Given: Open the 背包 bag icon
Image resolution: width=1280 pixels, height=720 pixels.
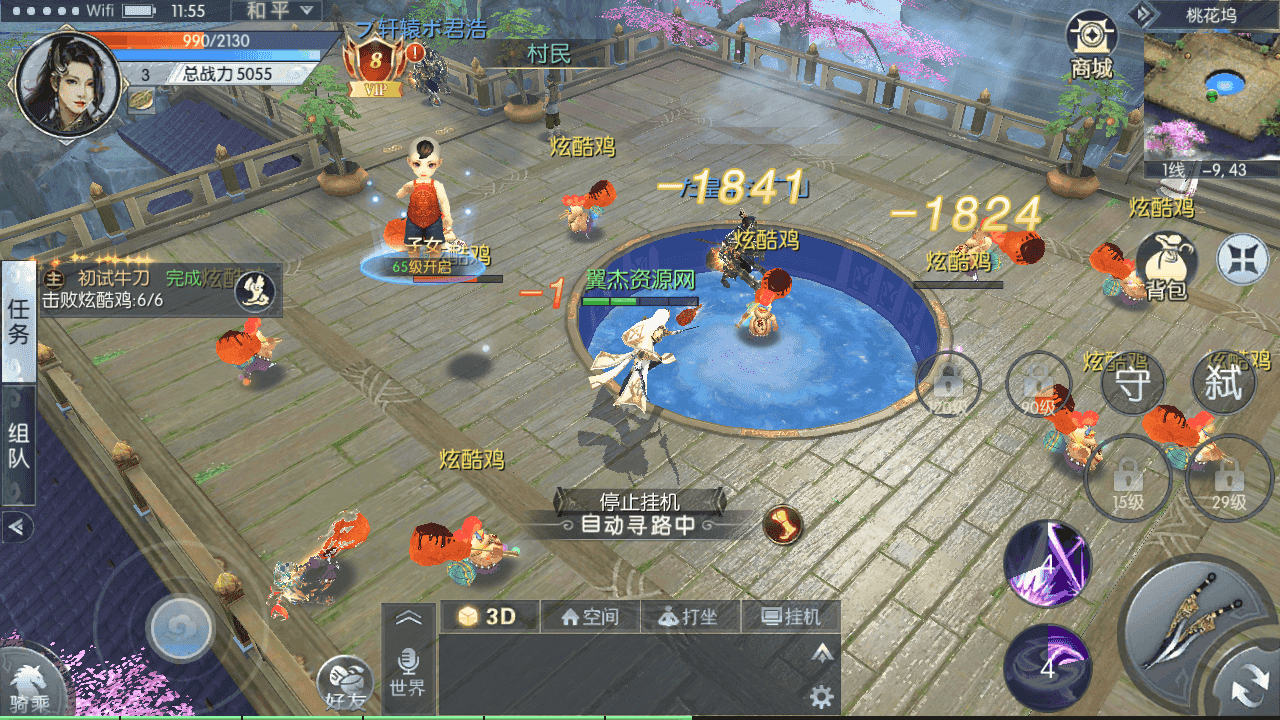Looking at the screenshot, I should pyautogui.click(x=1166, y=266).
